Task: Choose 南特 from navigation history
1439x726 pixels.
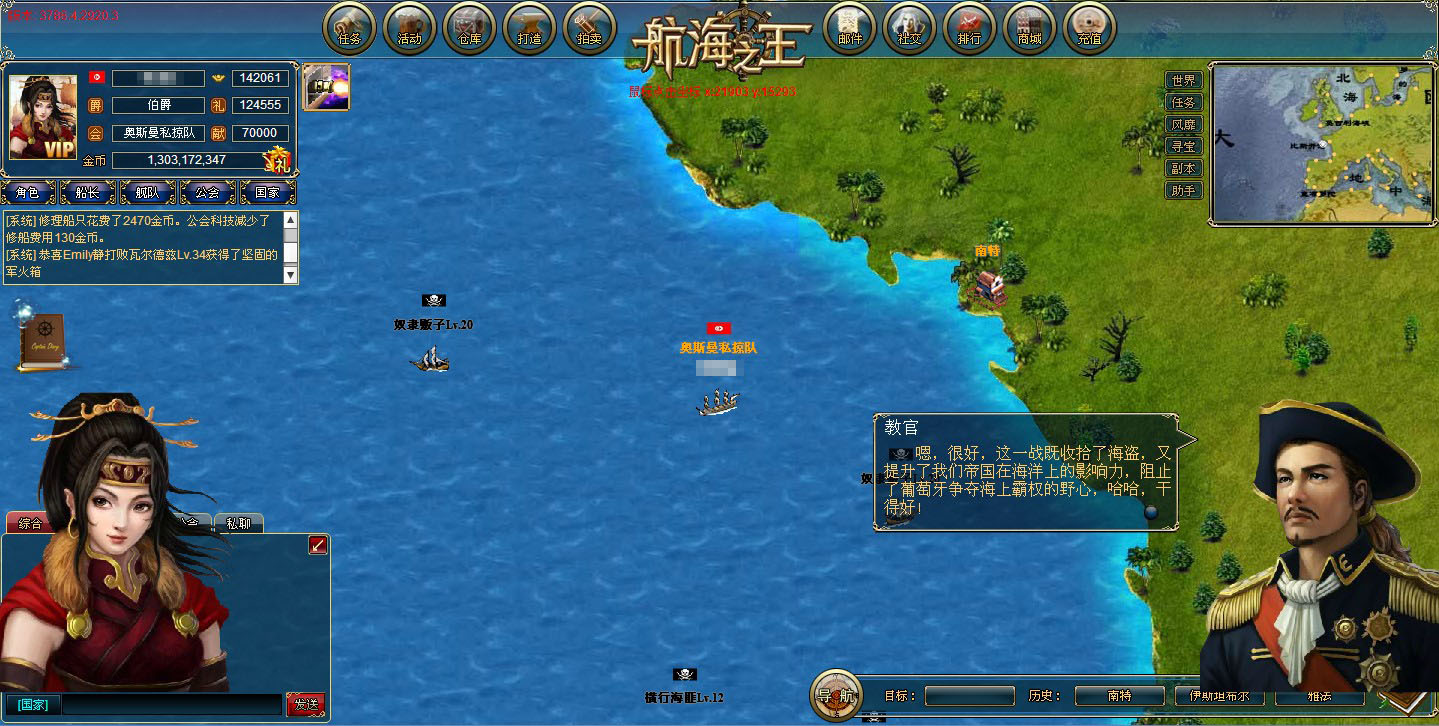Action: pyautogui.click(x=1119, y=695)
